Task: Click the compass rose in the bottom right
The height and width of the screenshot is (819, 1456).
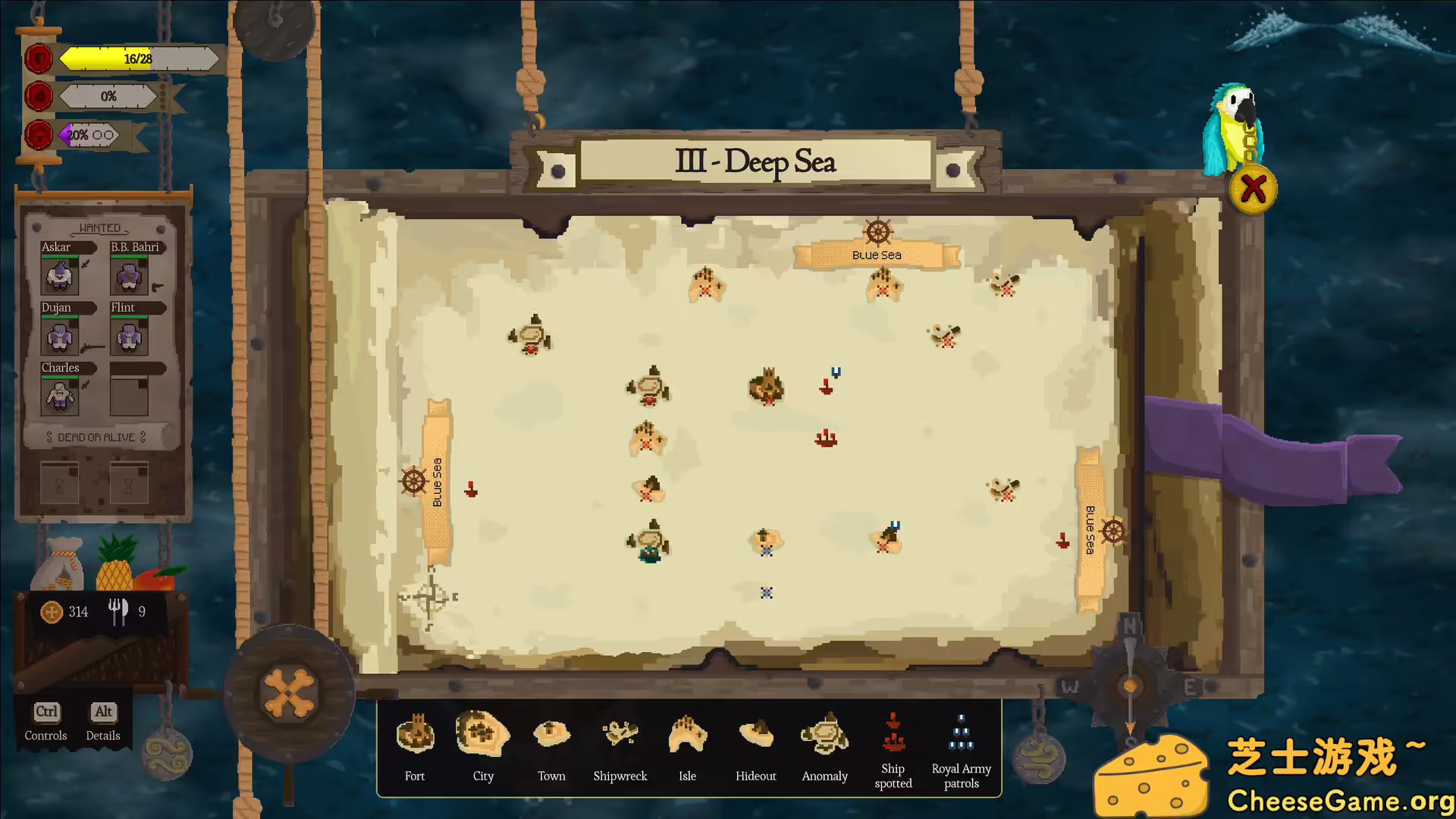Action: point(1129,685)
